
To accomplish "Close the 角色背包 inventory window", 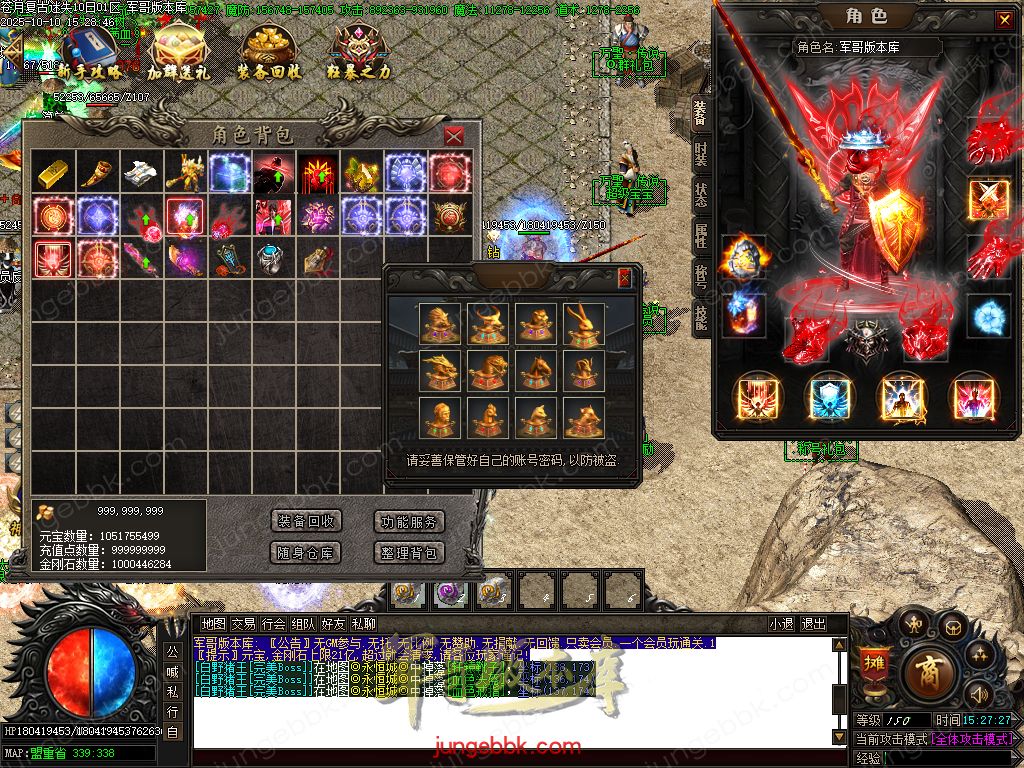I will 454,136.
